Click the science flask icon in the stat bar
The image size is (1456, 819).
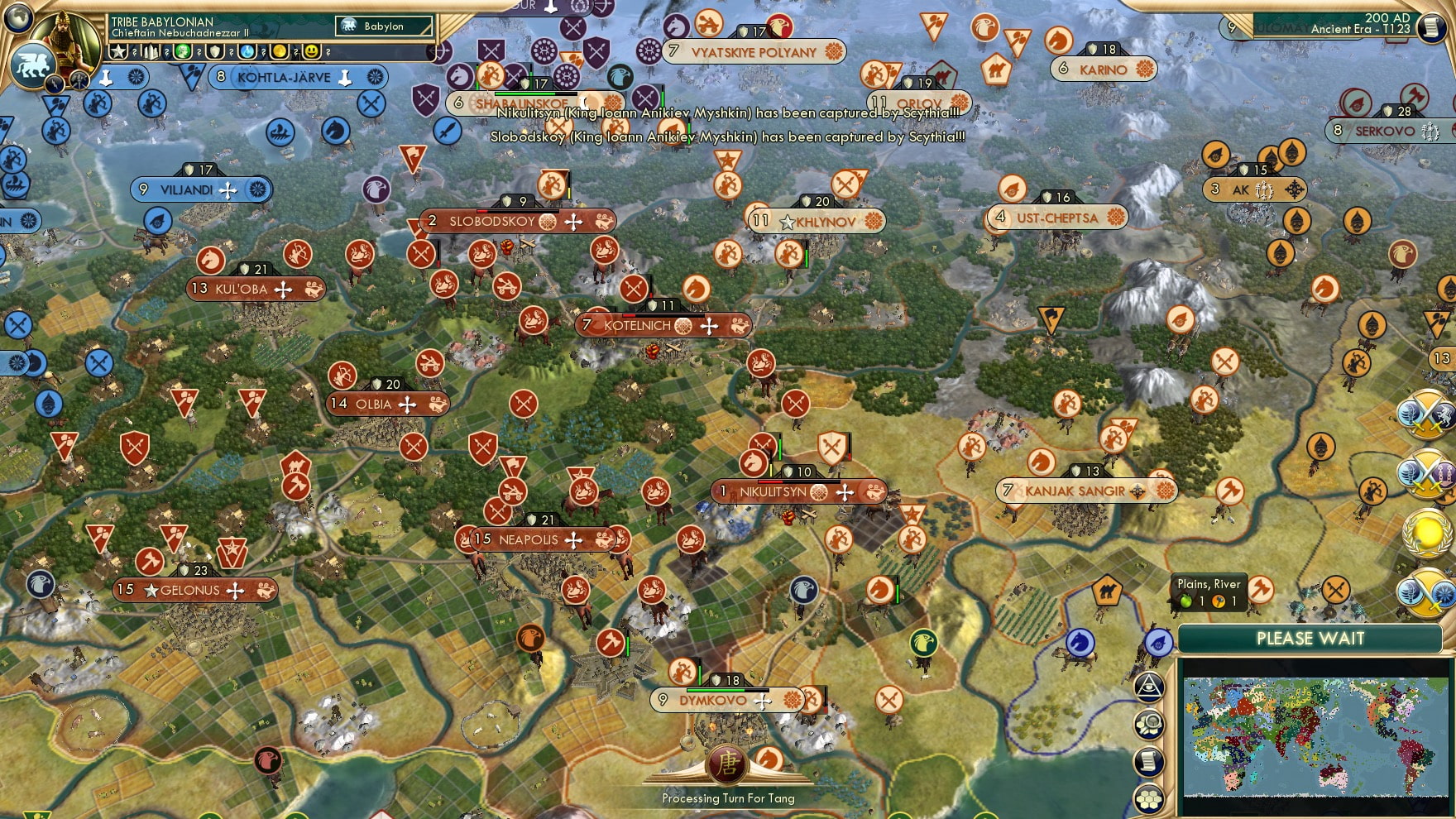(x=246, y=51)
